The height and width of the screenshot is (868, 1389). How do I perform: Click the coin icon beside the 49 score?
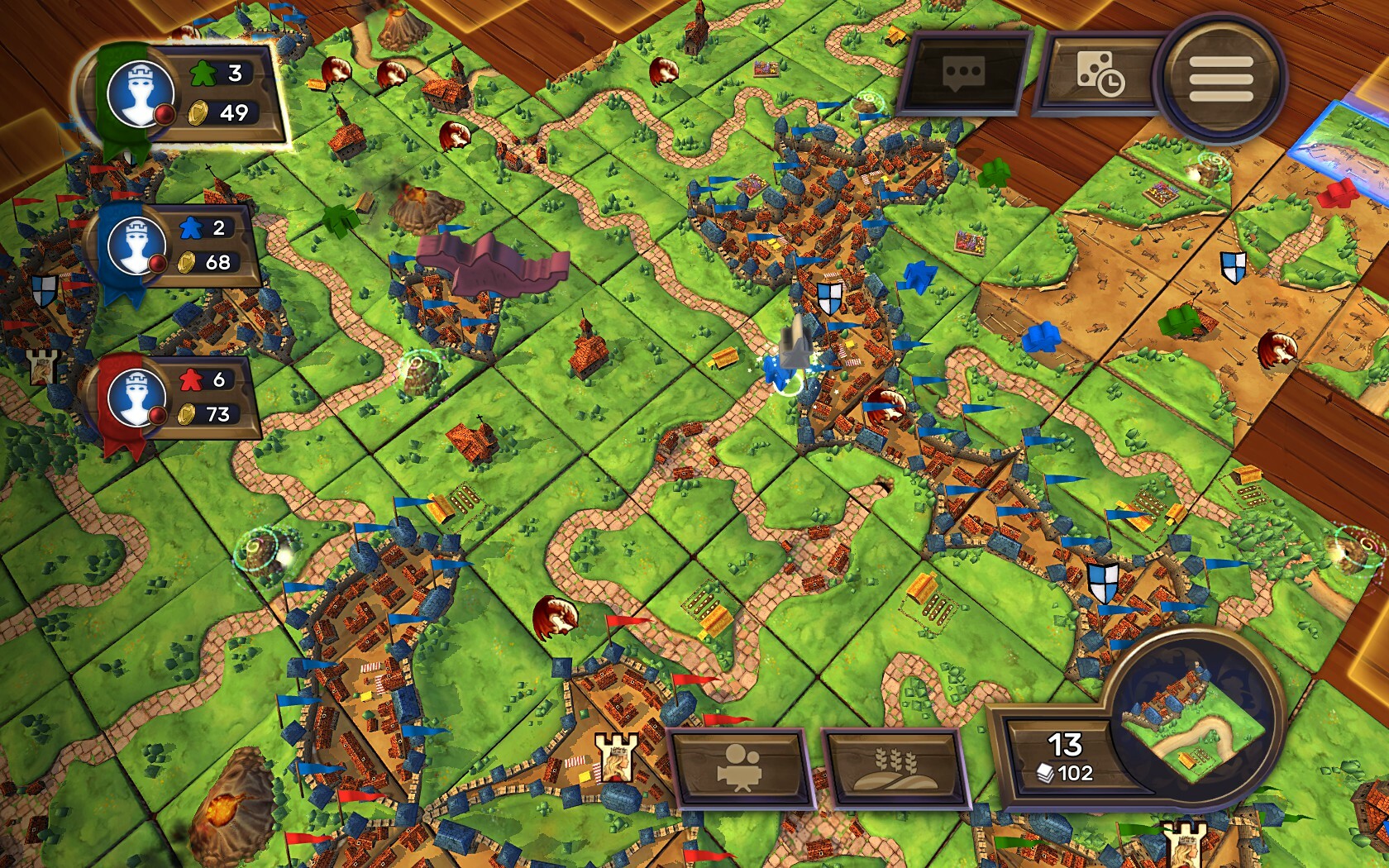(x=198, y=113)
